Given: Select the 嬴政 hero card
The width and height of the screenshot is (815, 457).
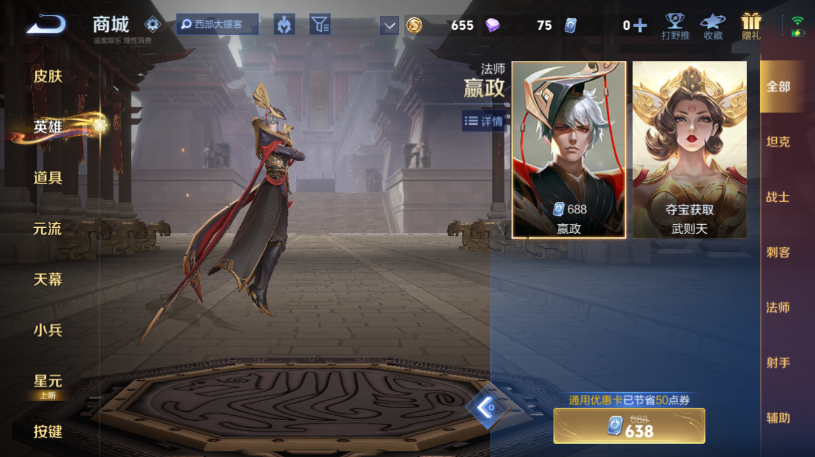Looking at the screenshot, I should (x=569, y=150).
